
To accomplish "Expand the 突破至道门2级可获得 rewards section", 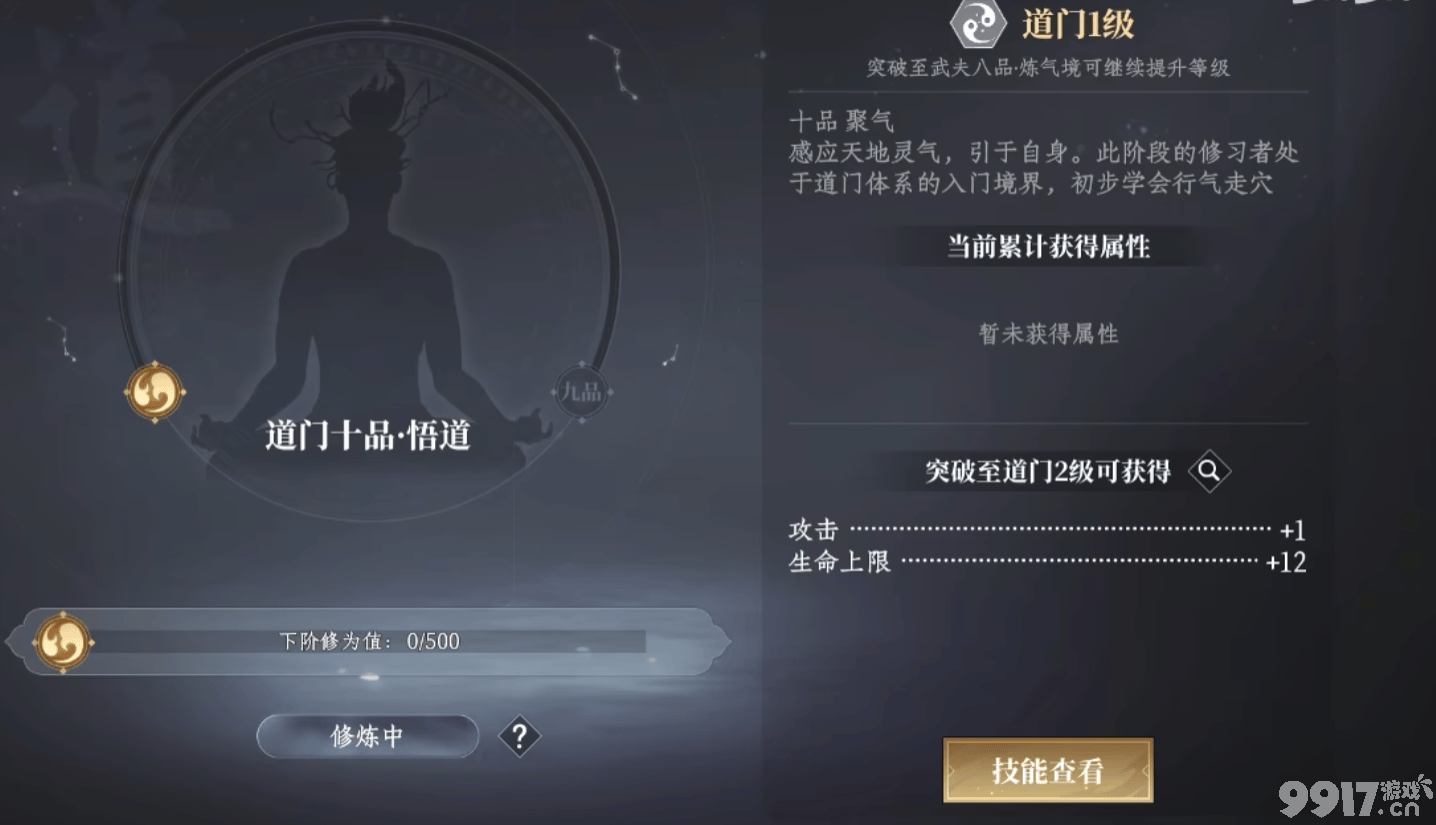I will 1048,471.
